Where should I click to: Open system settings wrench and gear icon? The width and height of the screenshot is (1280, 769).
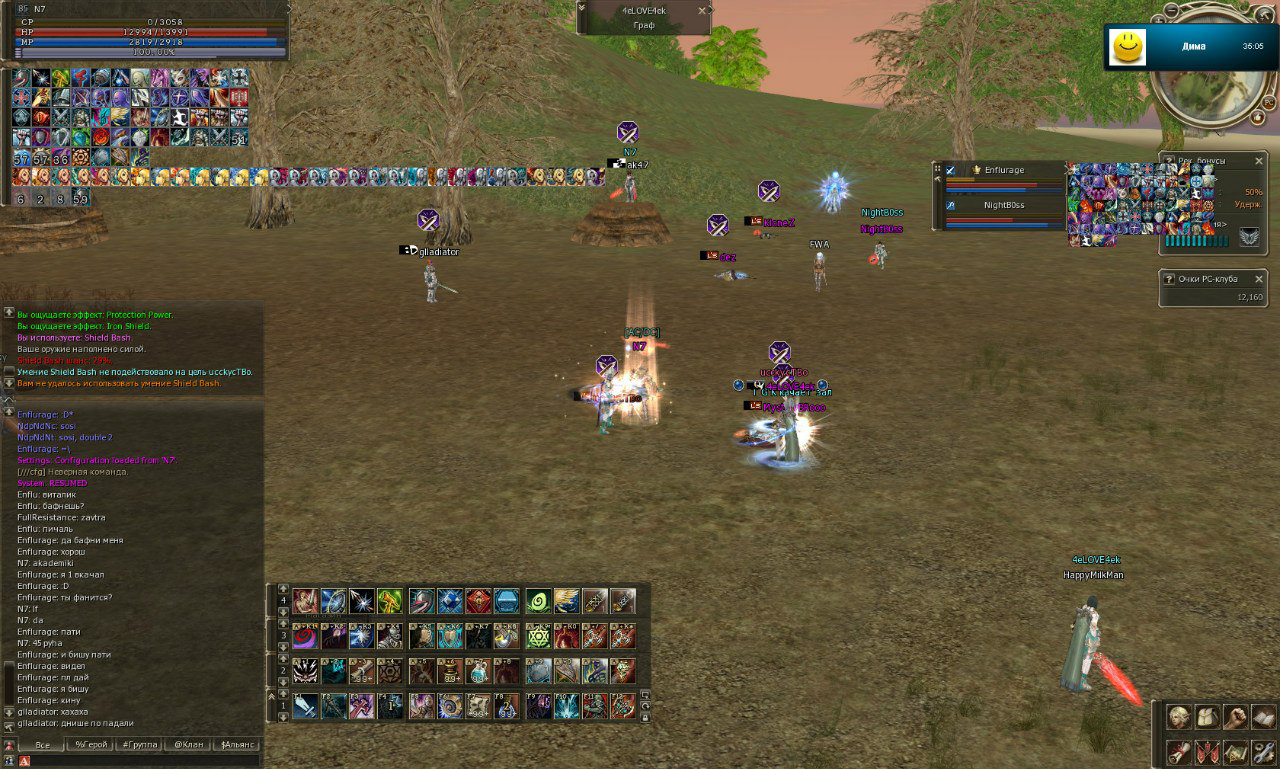[x=1263, y=751]
